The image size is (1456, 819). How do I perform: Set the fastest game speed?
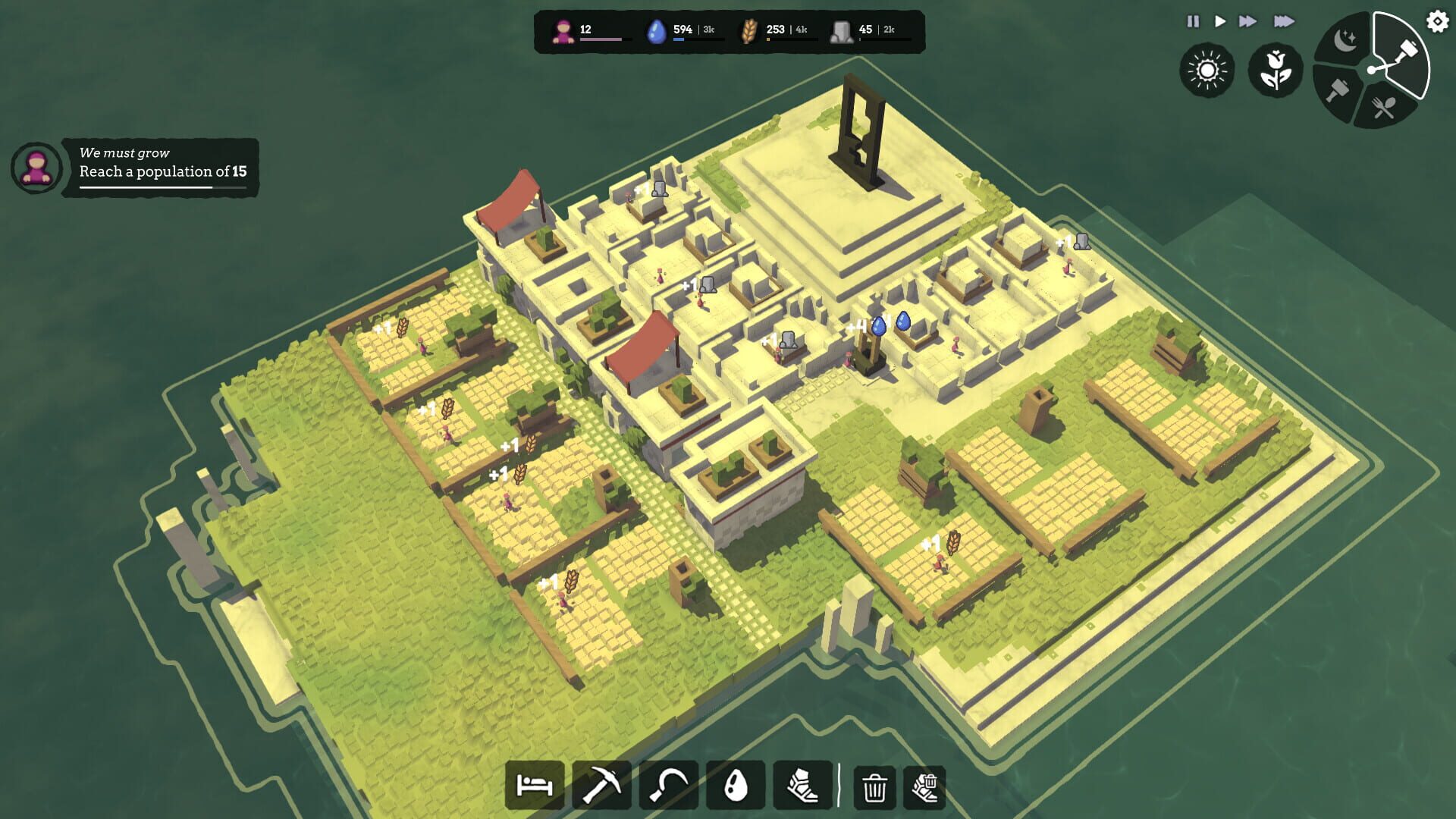pos(1285,22)
